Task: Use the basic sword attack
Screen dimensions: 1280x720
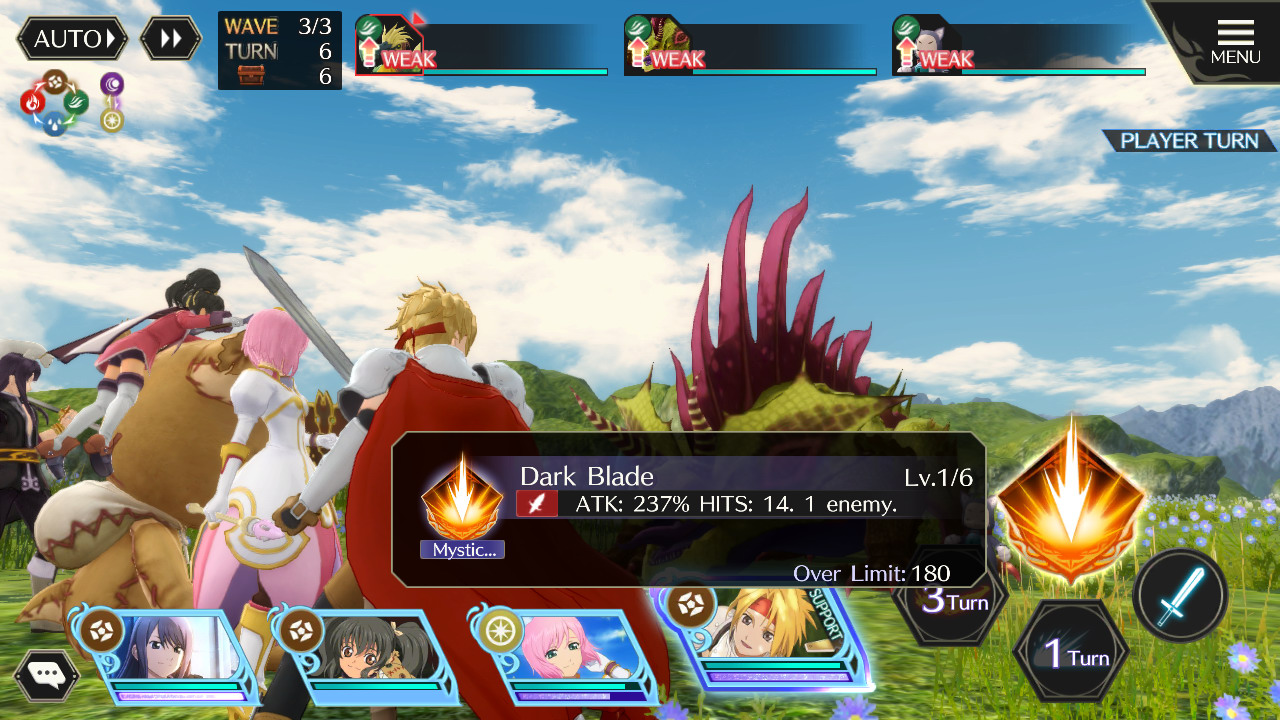Action: pos(1181,596)
